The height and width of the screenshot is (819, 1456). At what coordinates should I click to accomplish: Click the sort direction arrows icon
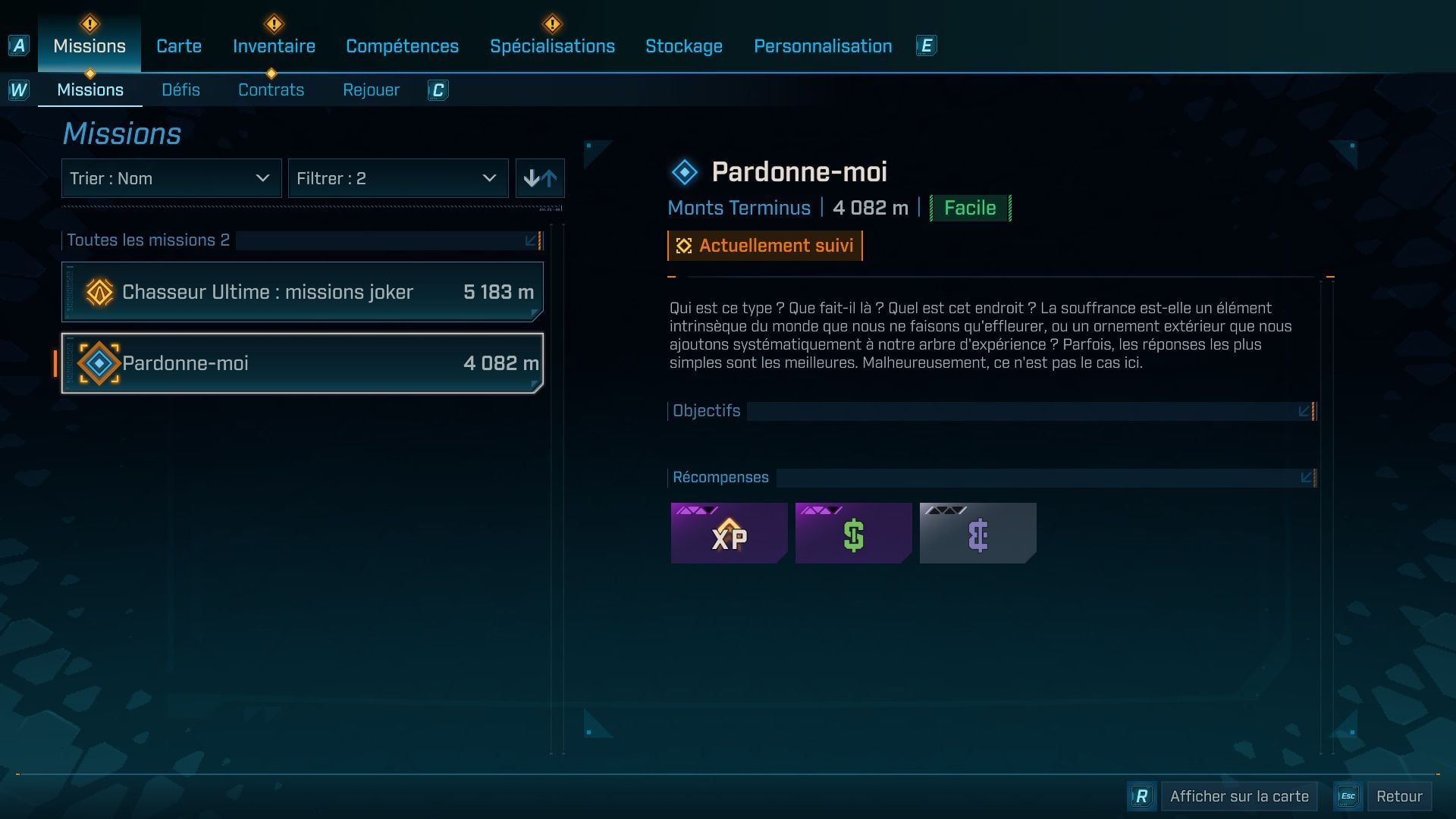click(x=540, y=178)
